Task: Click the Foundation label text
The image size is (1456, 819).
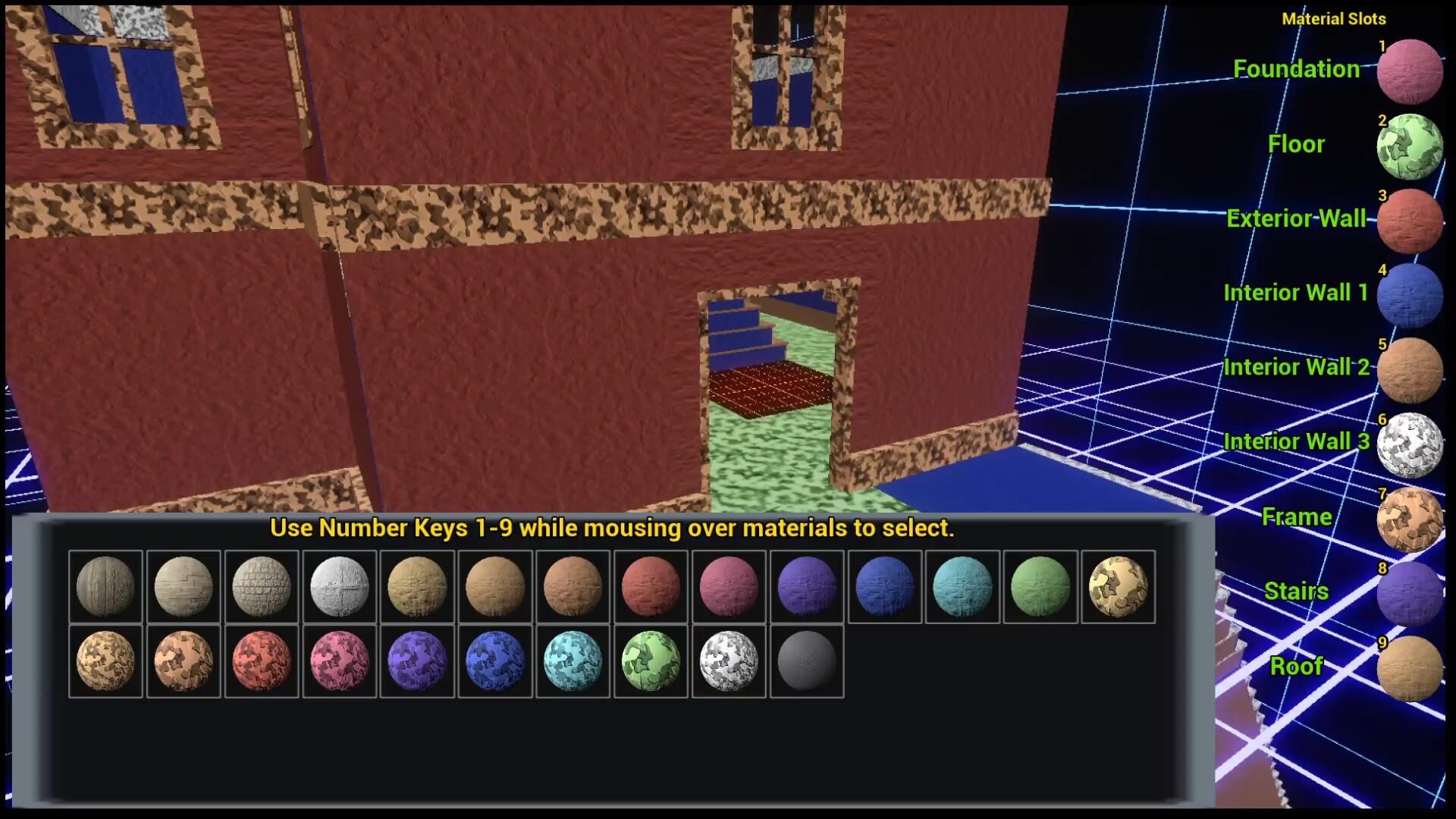Action: 1298,68
